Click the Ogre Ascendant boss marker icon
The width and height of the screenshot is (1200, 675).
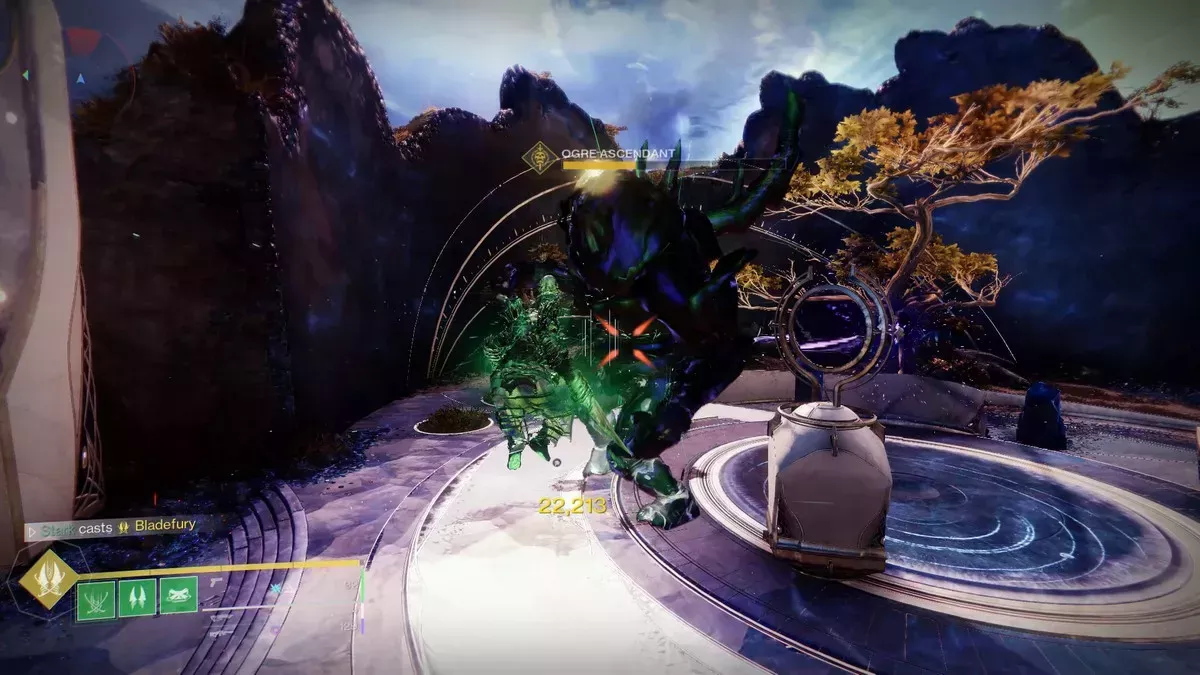click(x=541, y=158)
